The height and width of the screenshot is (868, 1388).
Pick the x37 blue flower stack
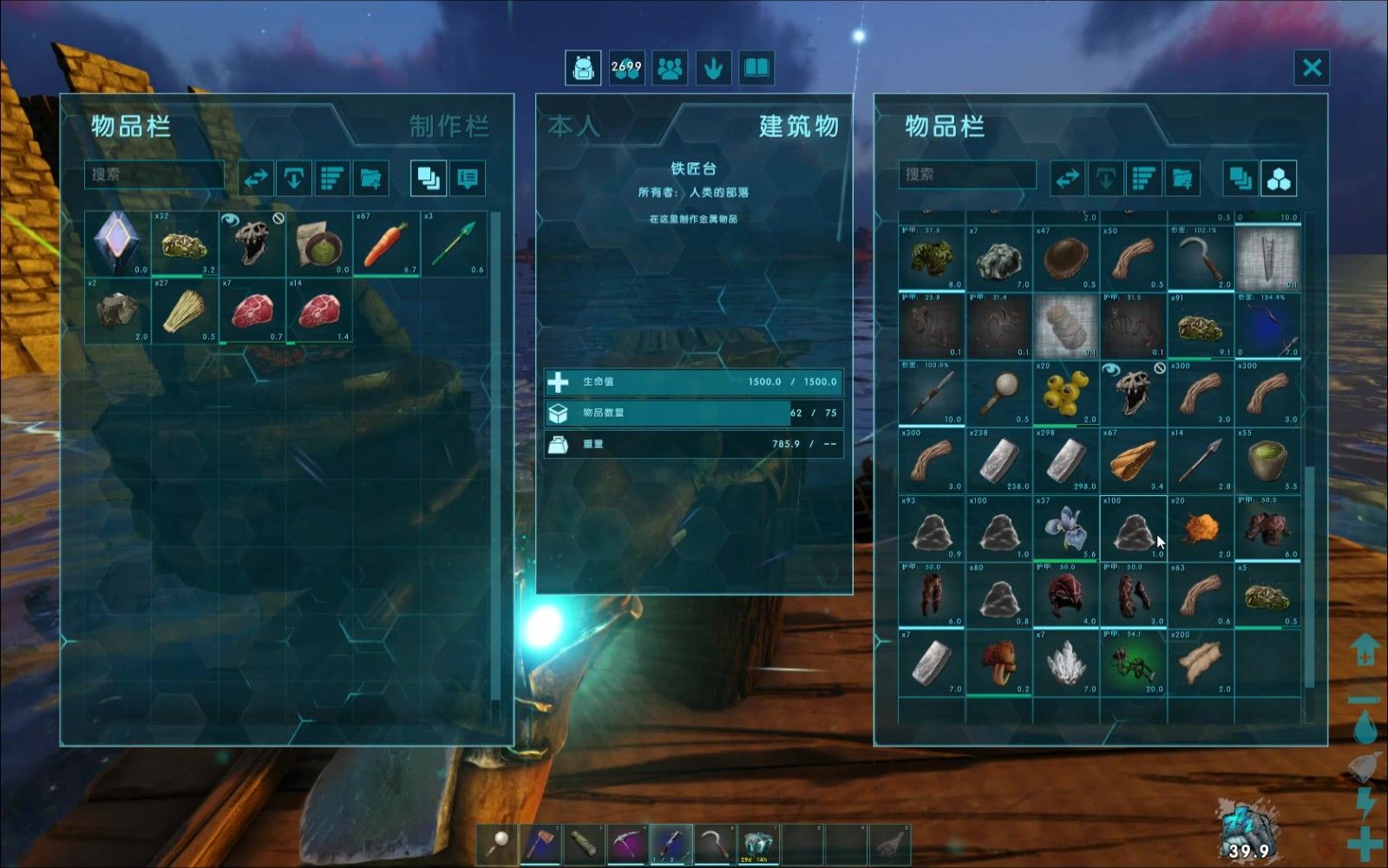pos(1066,528)
